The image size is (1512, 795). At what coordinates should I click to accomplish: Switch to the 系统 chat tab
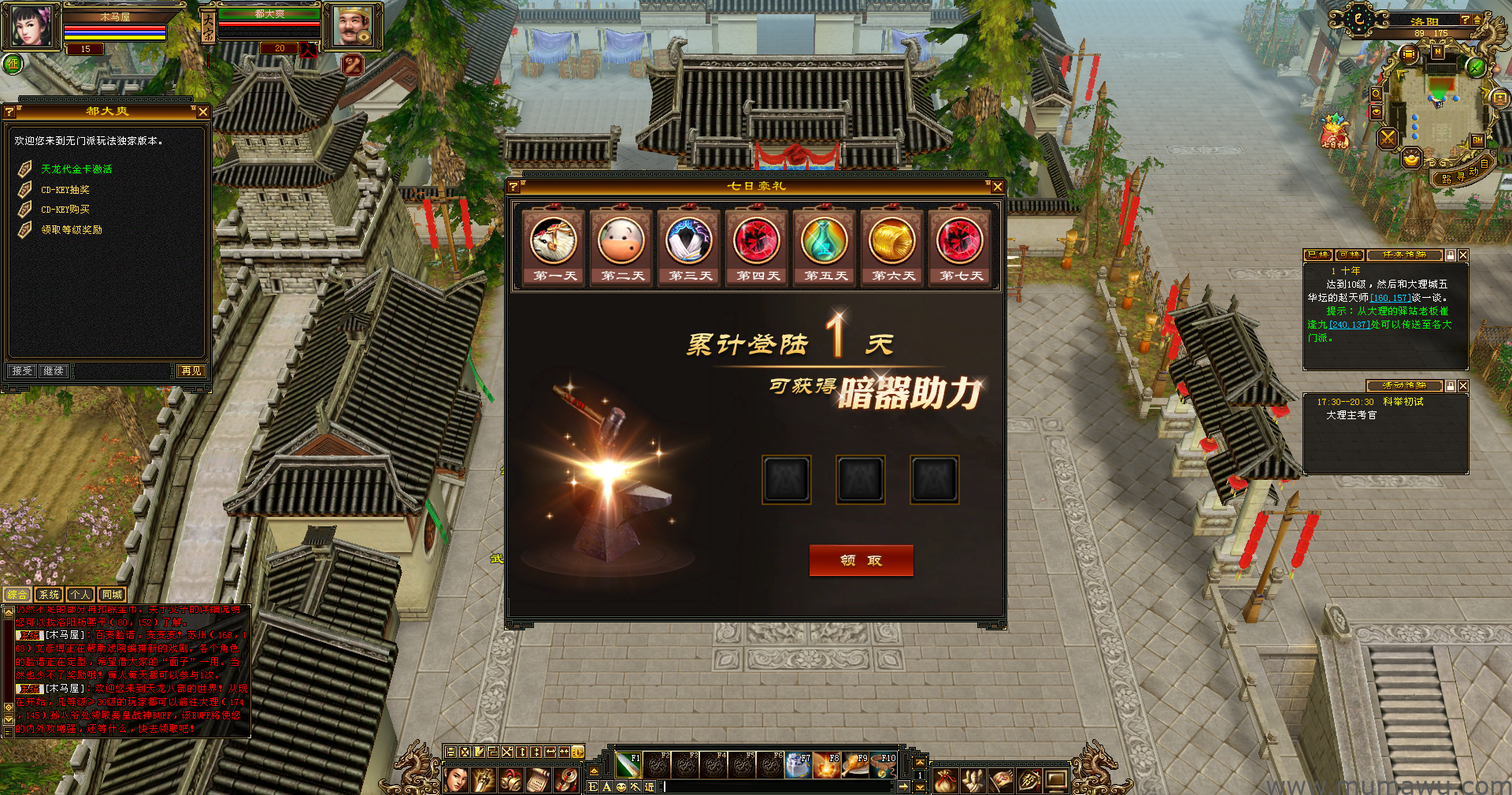tap(49, 594)
